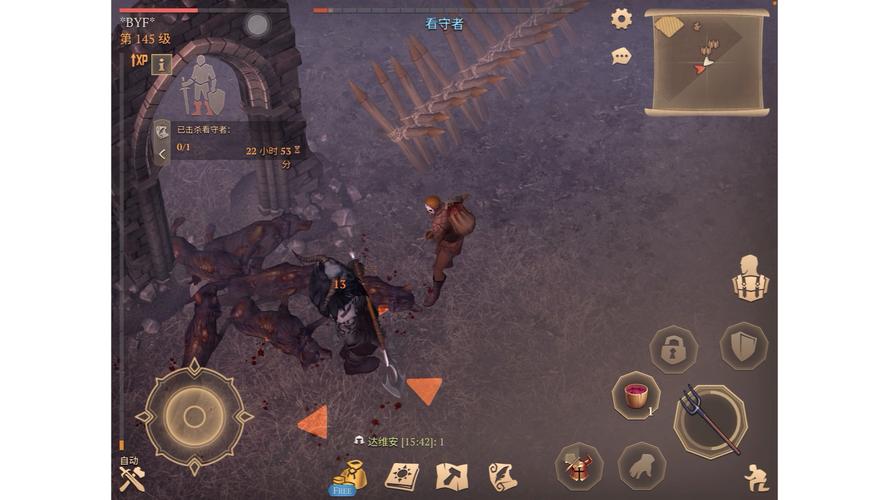Image resolution: width=889 pixels, height=500 pixels.
Task: Claim the free gold sacks offer
Action: tap(347, 477)
